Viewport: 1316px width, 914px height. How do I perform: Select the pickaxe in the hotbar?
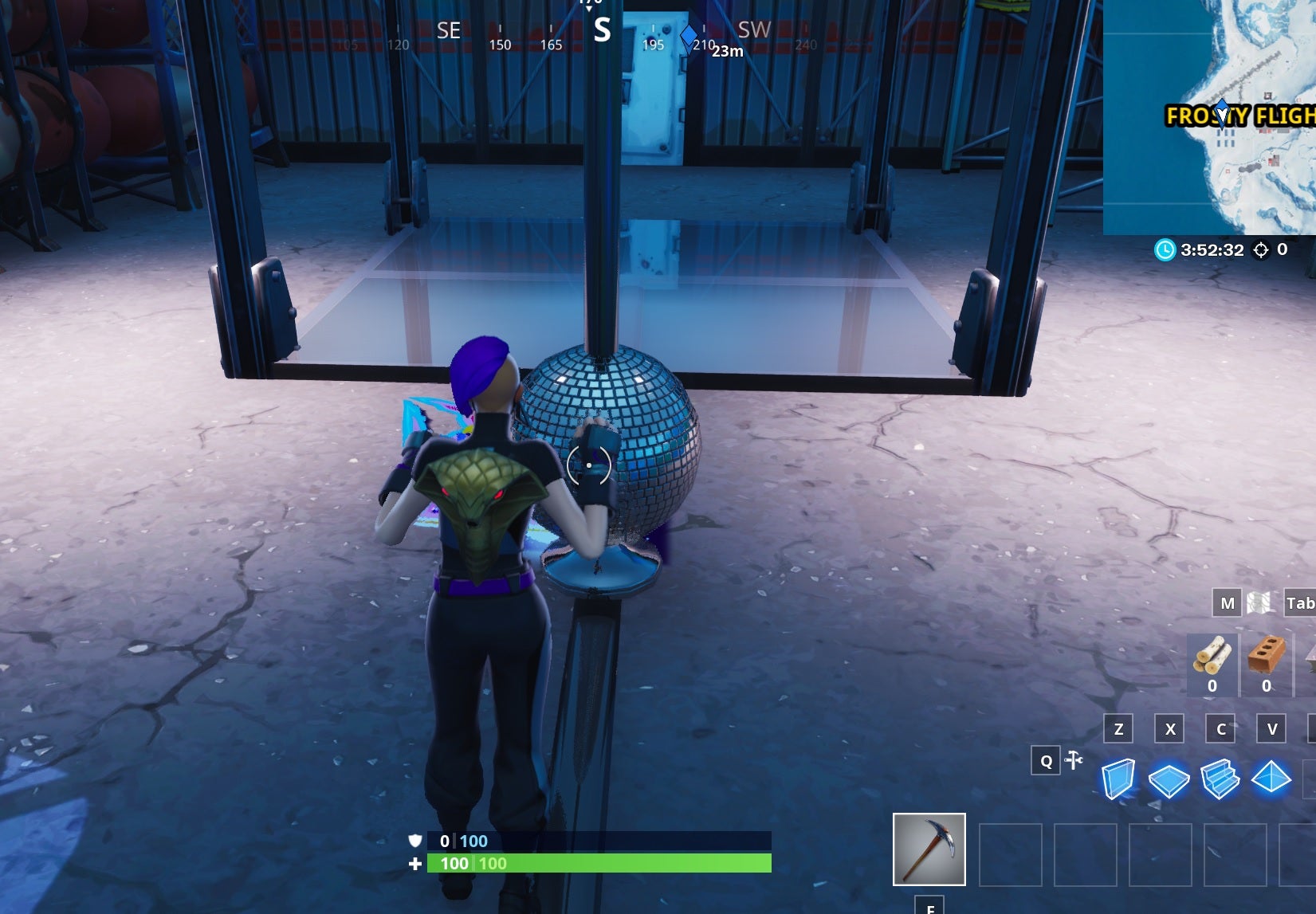[x=931, y=851]
